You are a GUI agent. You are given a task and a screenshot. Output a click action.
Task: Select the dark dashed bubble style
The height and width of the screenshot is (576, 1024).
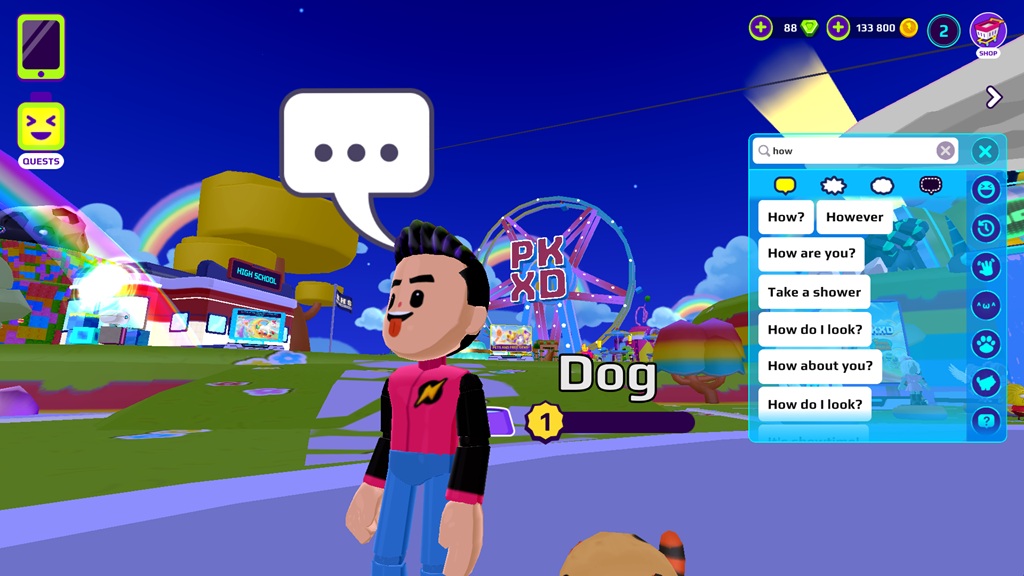[931, 186]
